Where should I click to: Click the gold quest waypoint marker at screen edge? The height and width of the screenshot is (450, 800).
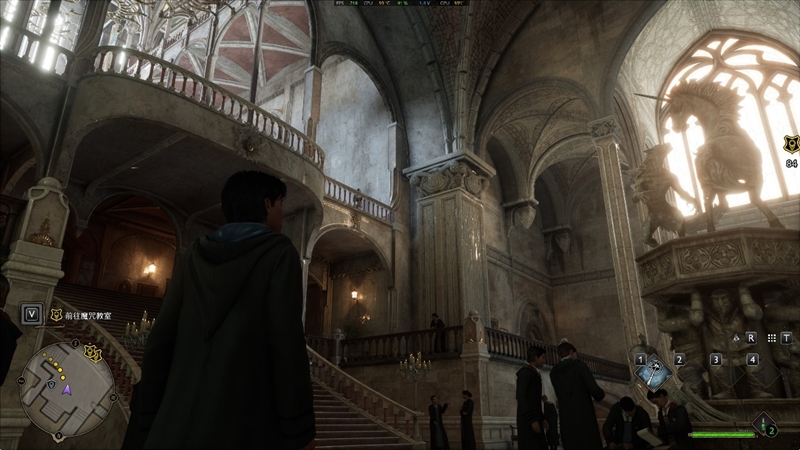click(791, 144)
